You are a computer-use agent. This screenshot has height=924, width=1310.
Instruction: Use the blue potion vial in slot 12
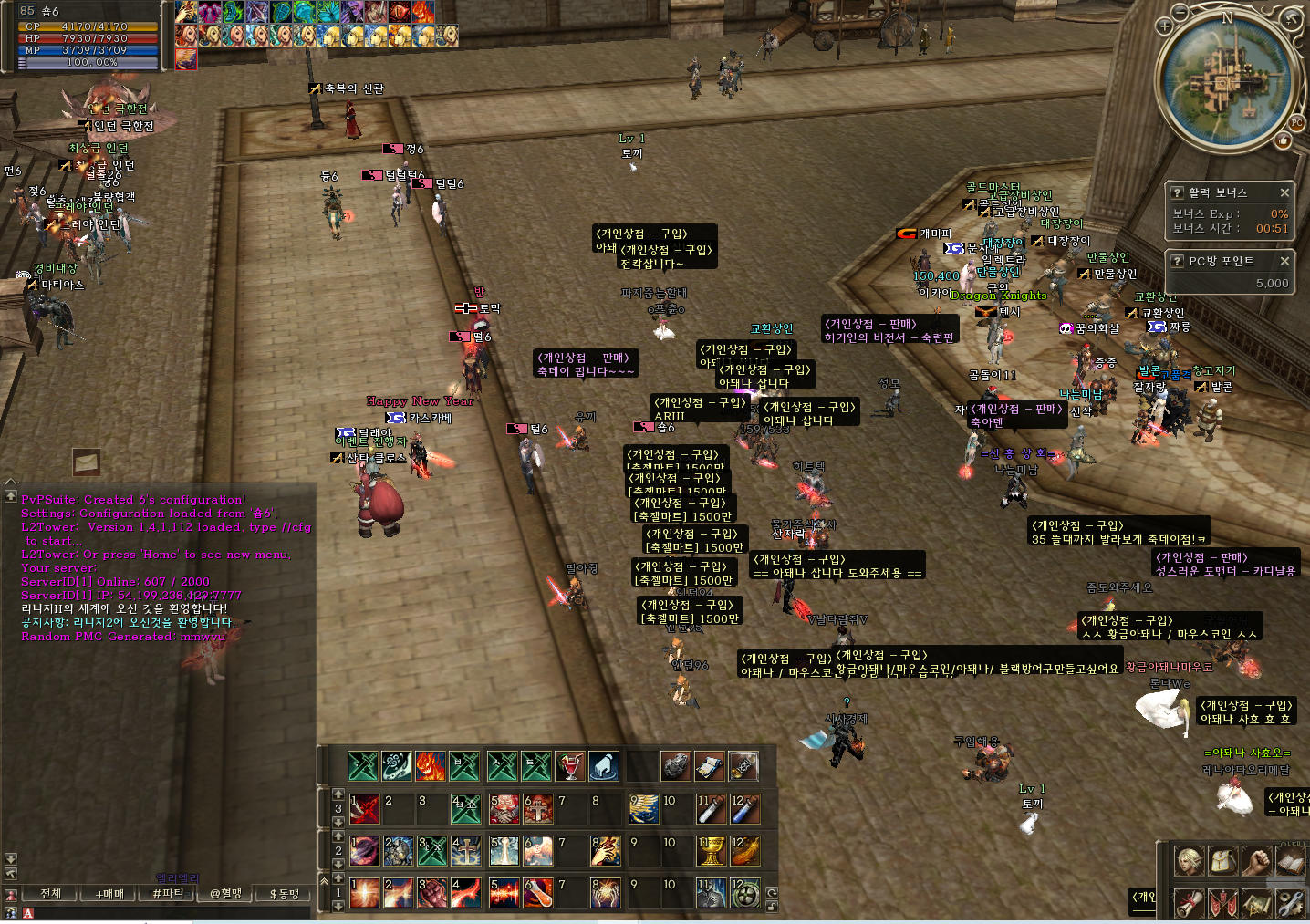[x=744, y=808]
